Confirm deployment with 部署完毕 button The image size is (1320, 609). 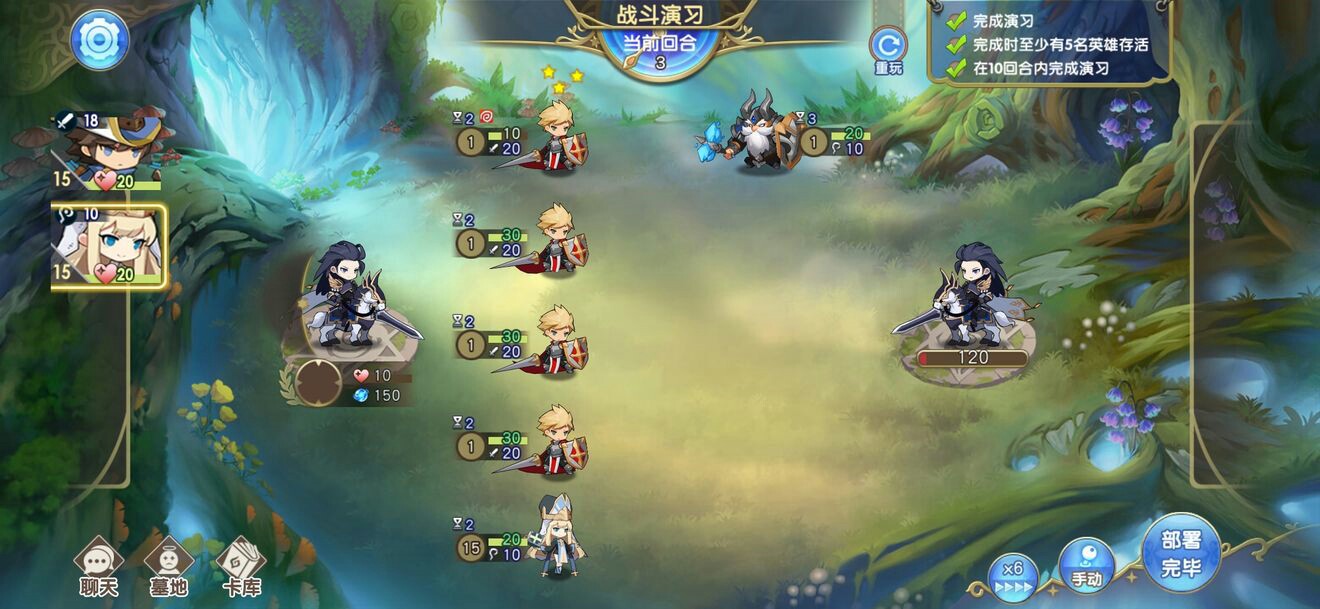1181,554
